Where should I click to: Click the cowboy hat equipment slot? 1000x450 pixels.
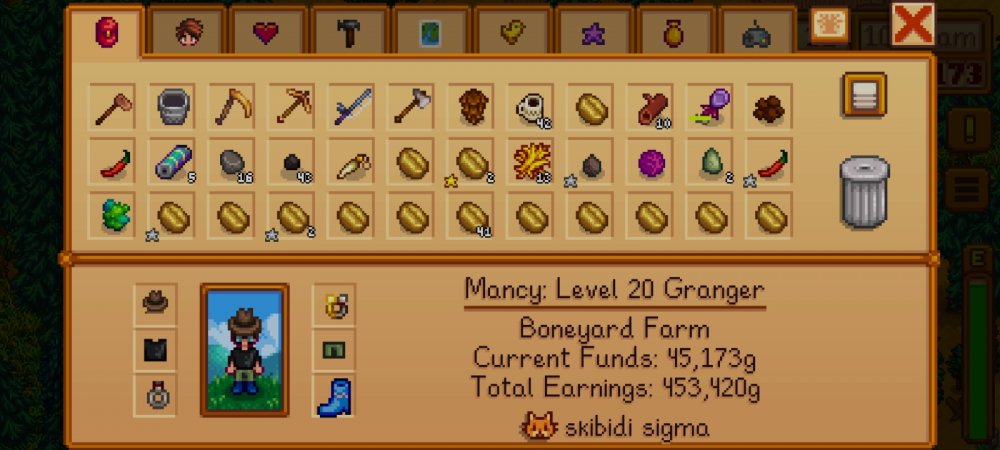[155, 301]
